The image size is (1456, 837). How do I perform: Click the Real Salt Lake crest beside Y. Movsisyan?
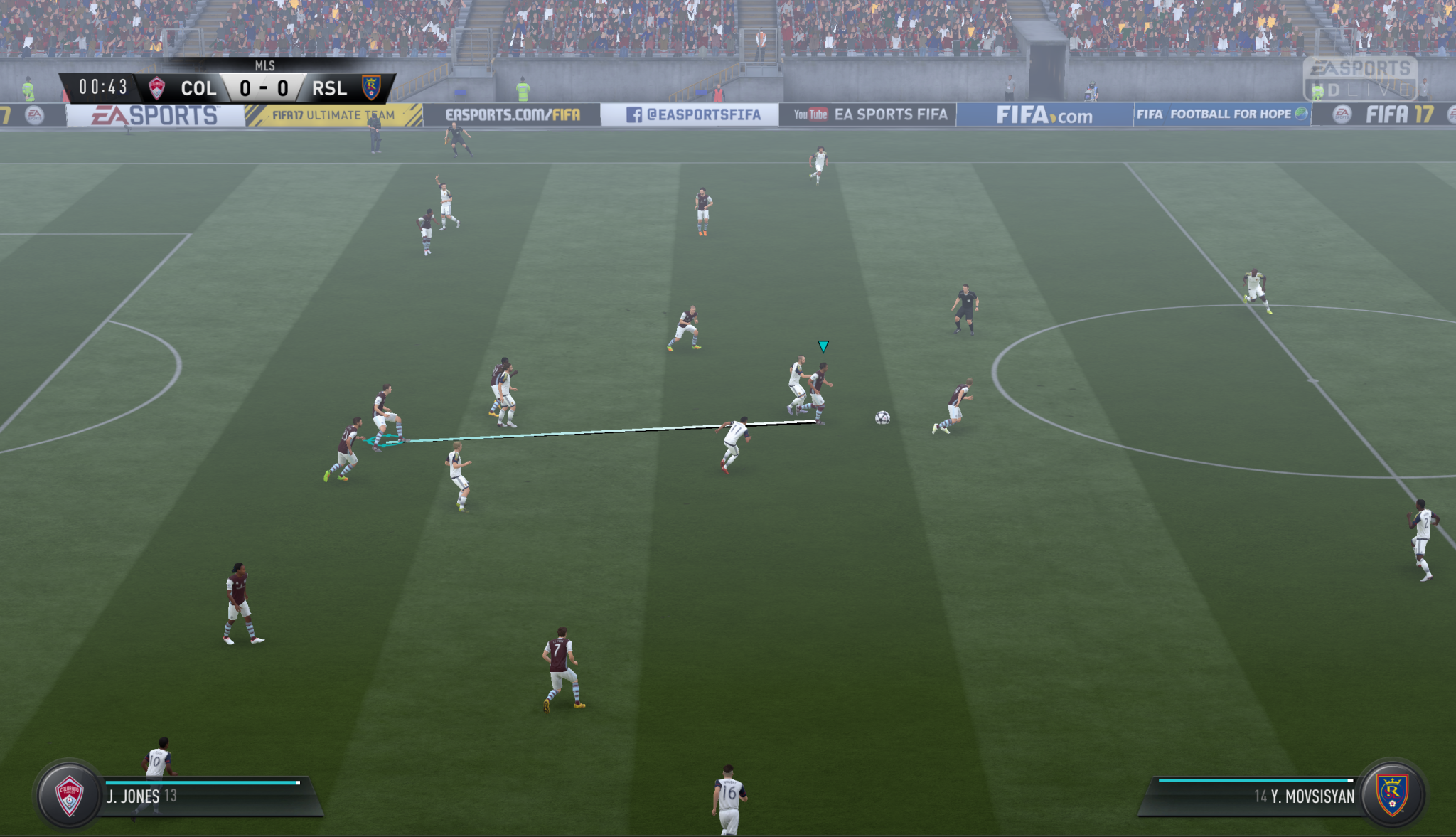click(1391, 794)
